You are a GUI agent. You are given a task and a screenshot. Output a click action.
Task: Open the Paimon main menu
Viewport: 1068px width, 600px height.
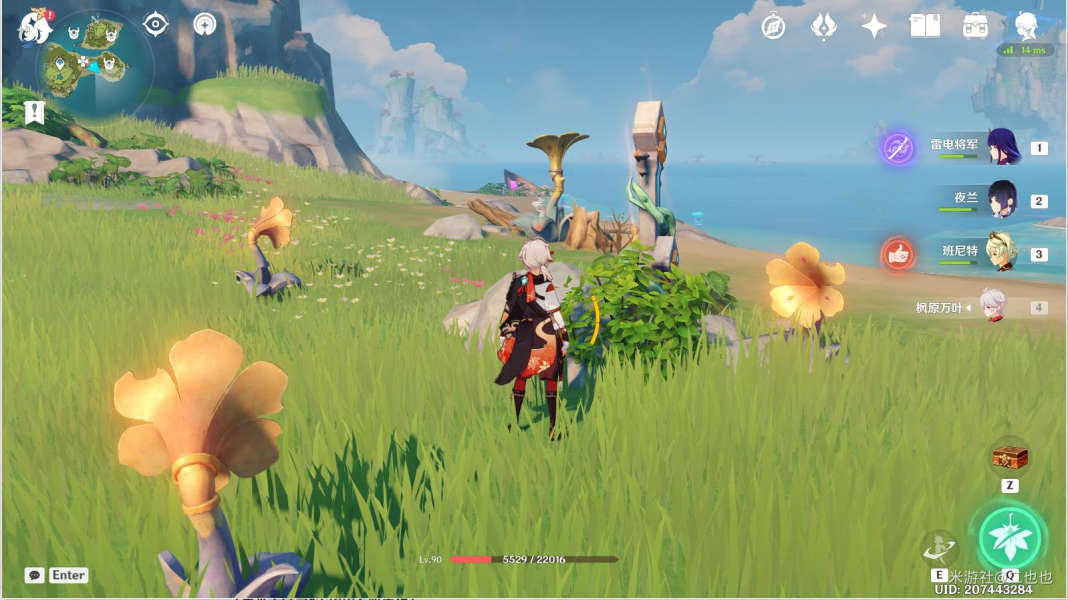pyautogui.click(x=34, y=27)
